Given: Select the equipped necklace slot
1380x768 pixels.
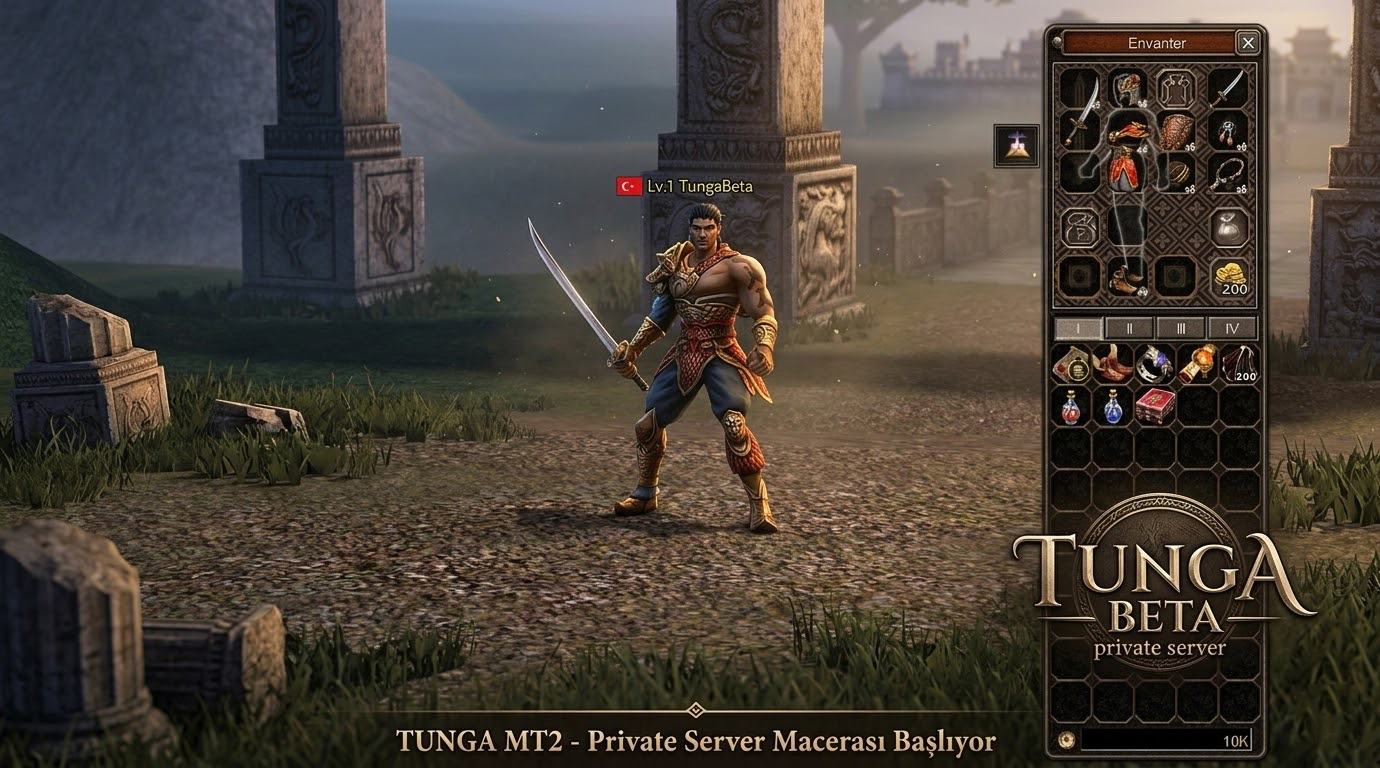Looking at the screenshot, I should (1227, 174).
